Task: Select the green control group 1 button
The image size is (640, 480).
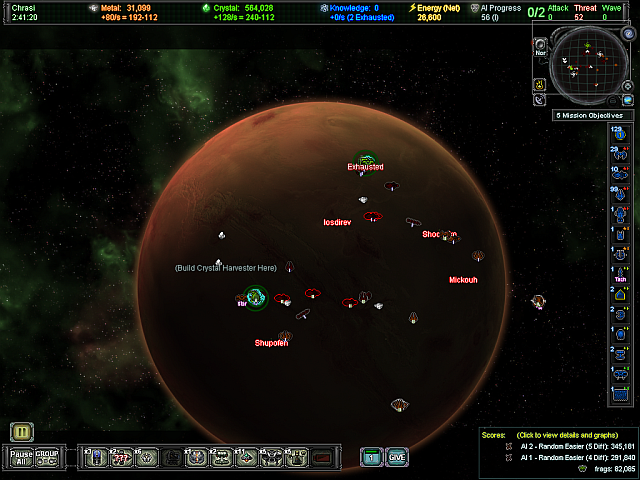Action: click(371, 457)
